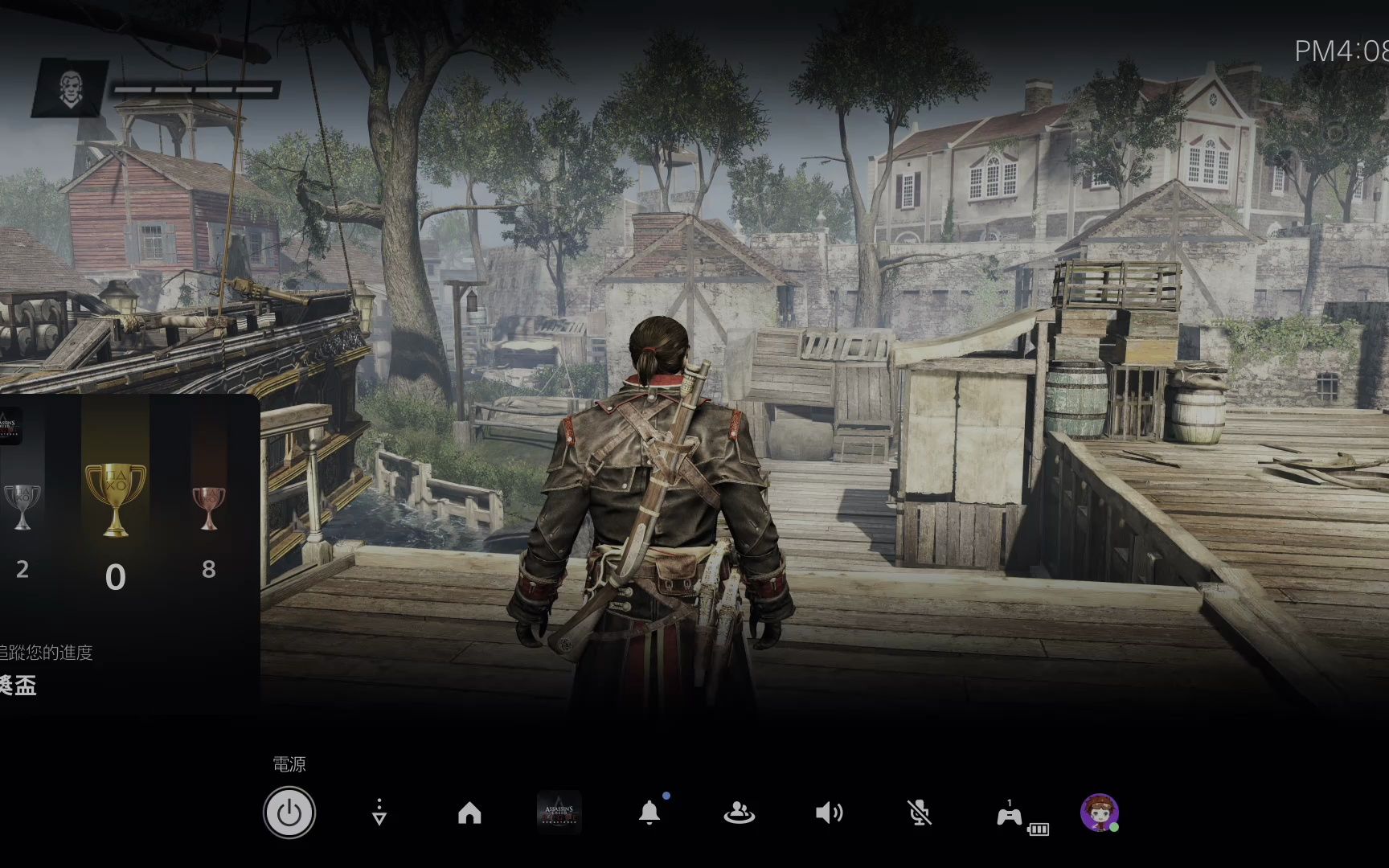This screenshot has width=1389, height=868.
Task: Go to the PS5 Home screen
Action: 469,813
